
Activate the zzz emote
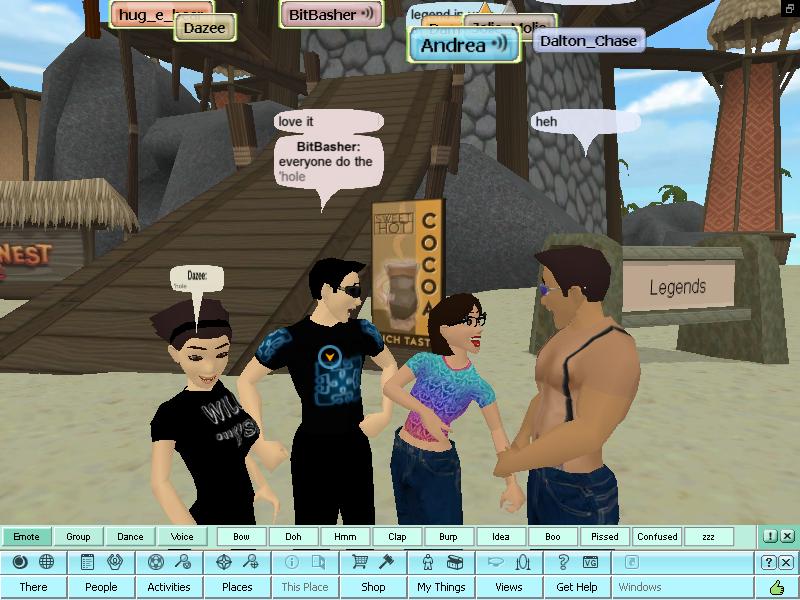(x=708, y=537)
